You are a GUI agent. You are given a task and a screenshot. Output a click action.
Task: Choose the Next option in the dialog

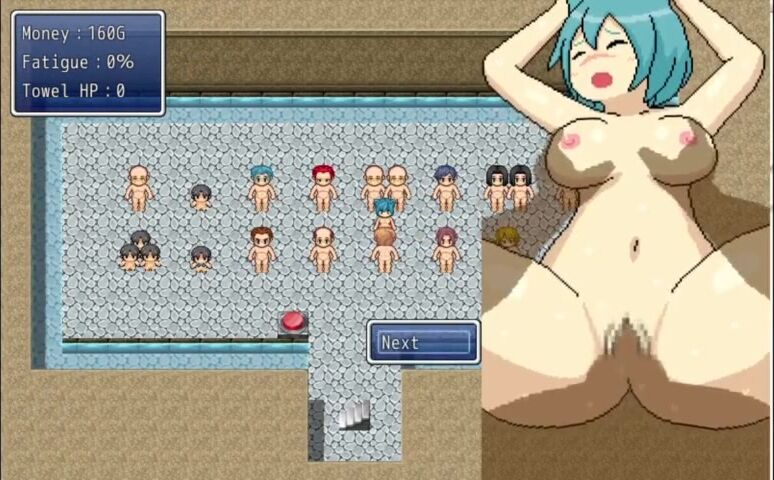424,343
